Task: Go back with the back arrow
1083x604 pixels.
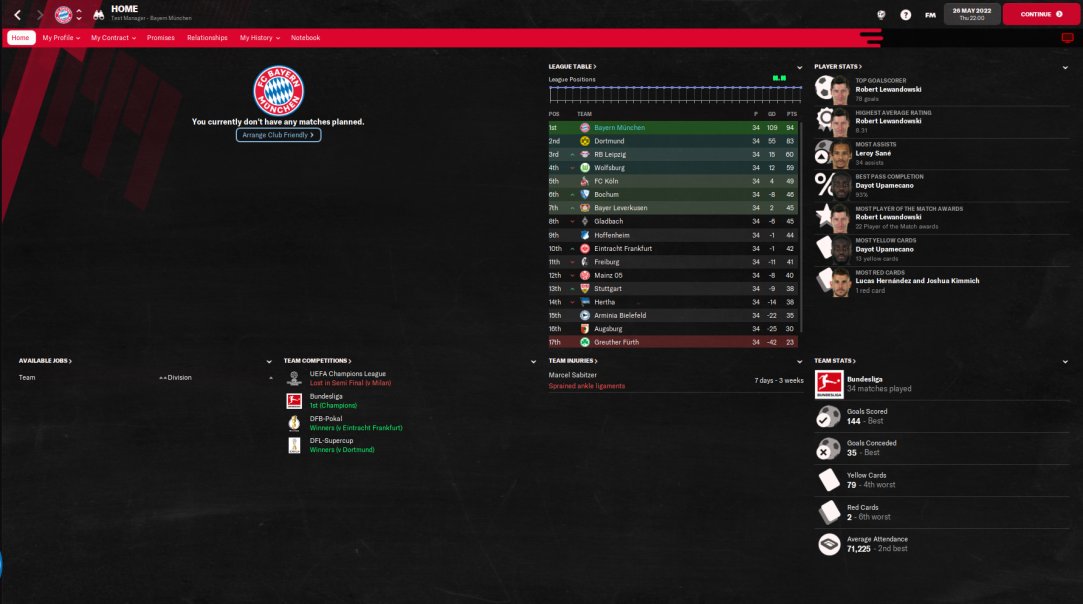Action: pos(17,15)
